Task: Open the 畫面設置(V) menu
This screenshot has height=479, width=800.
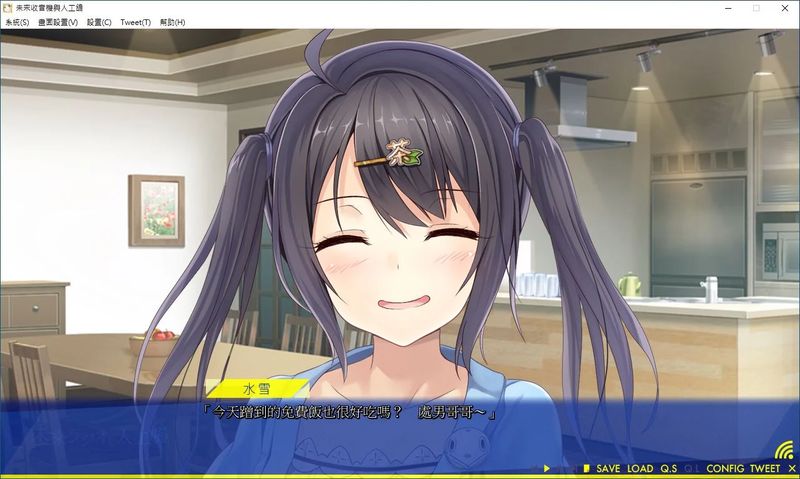Action: [x=58, y=22]
